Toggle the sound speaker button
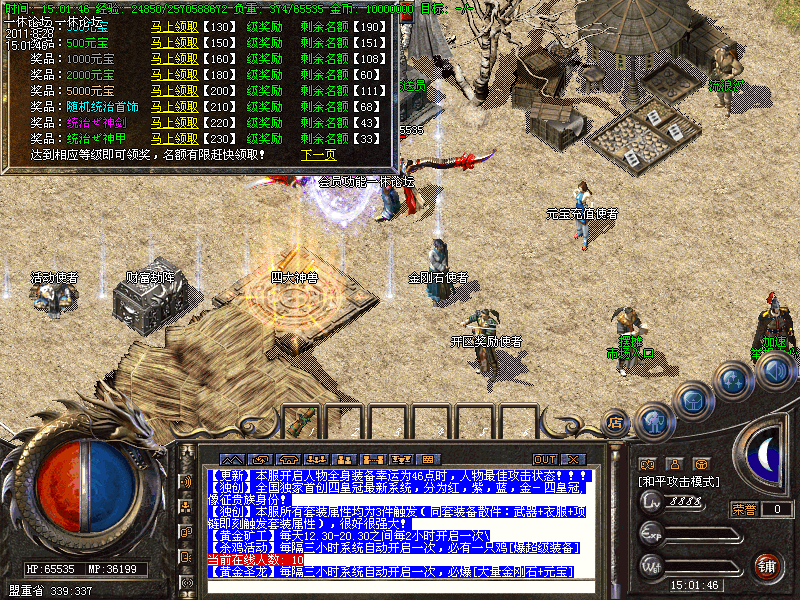Image resolution: width=800 pixels, height=600 pixels. (x=774, y=372)
